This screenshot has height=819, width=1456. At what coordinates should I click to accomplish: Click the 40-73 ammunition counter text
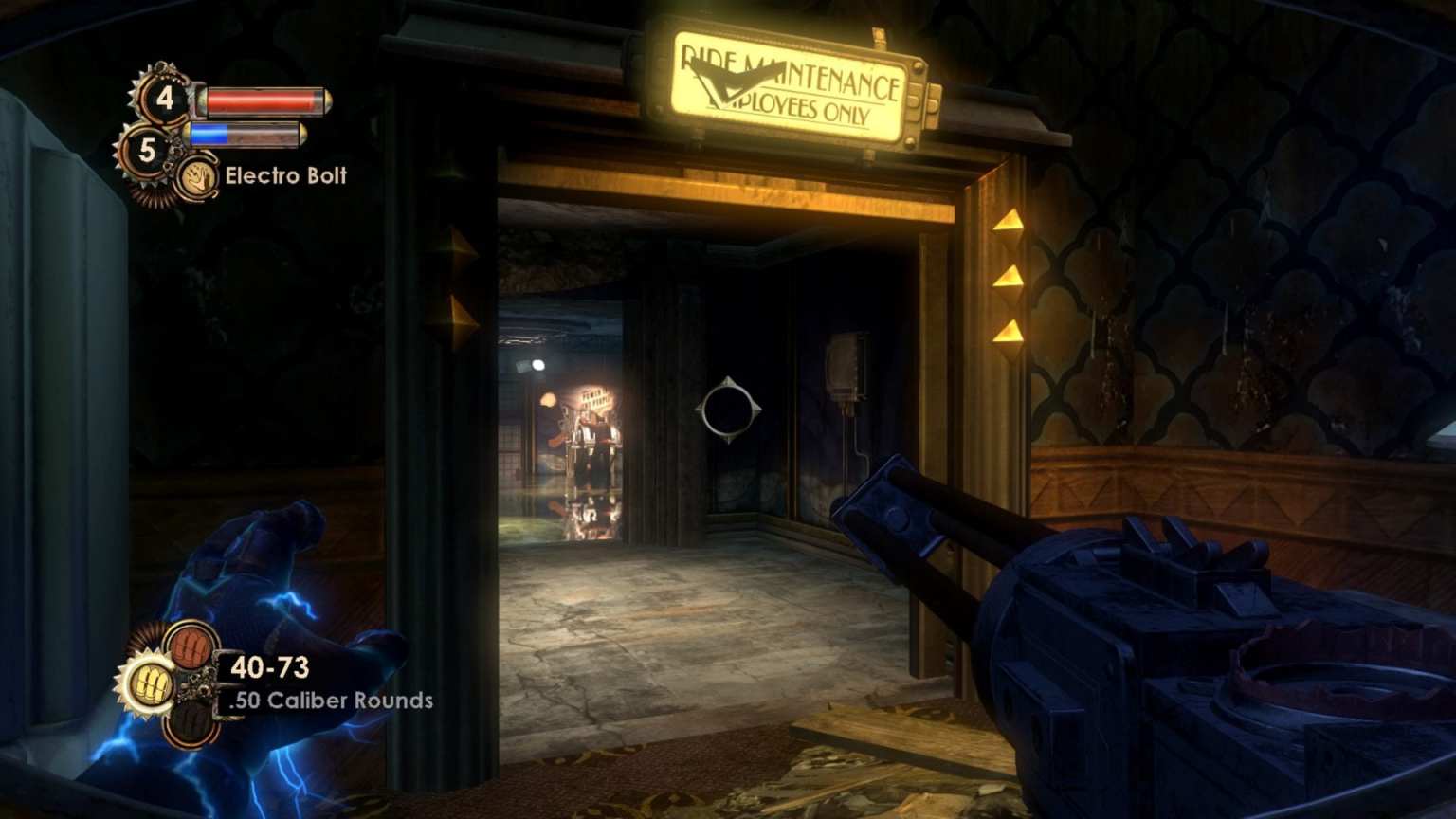(271, 667)
